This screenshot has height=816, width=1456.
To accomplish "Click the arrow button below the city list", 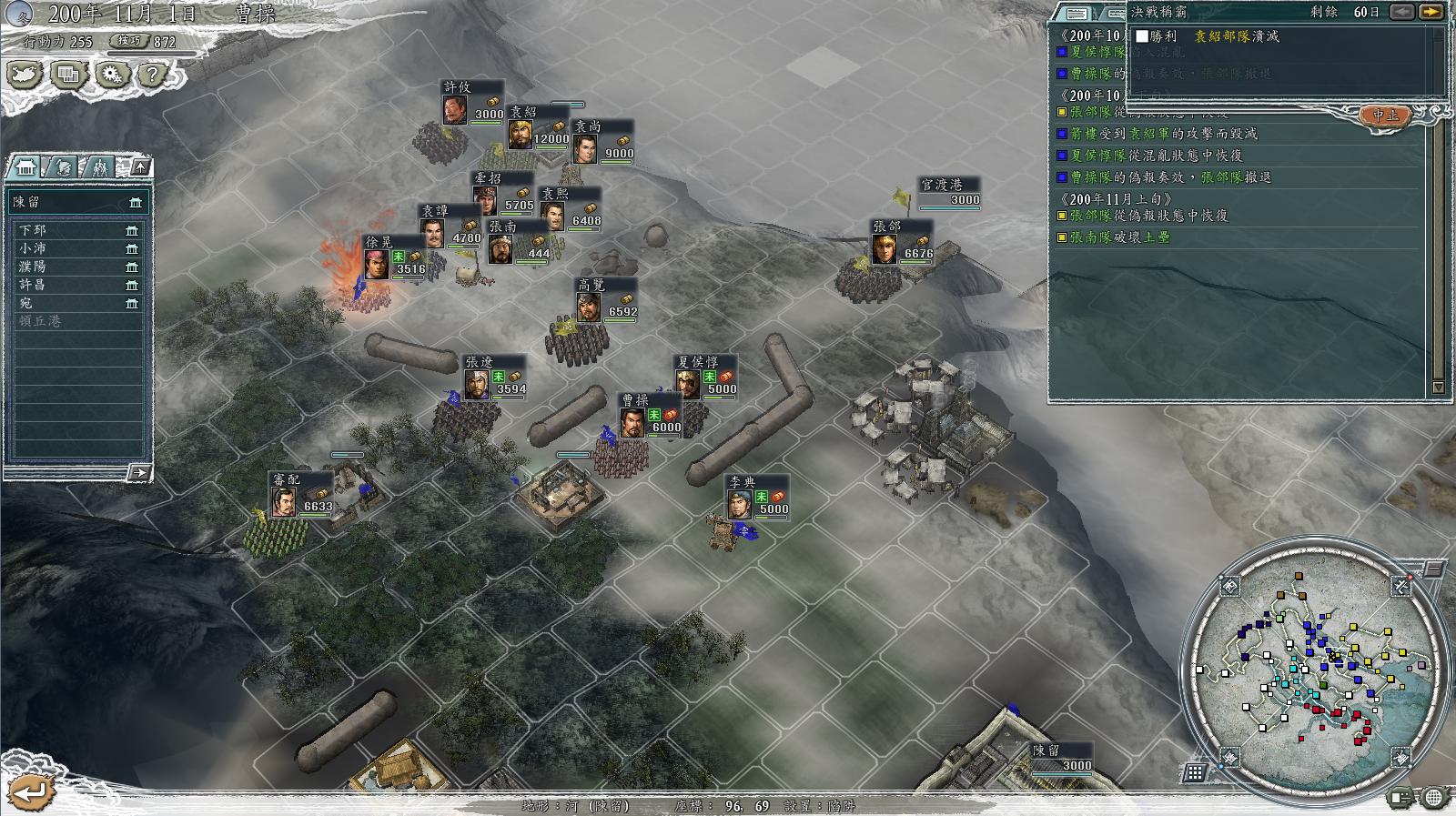I will [138, 472].
